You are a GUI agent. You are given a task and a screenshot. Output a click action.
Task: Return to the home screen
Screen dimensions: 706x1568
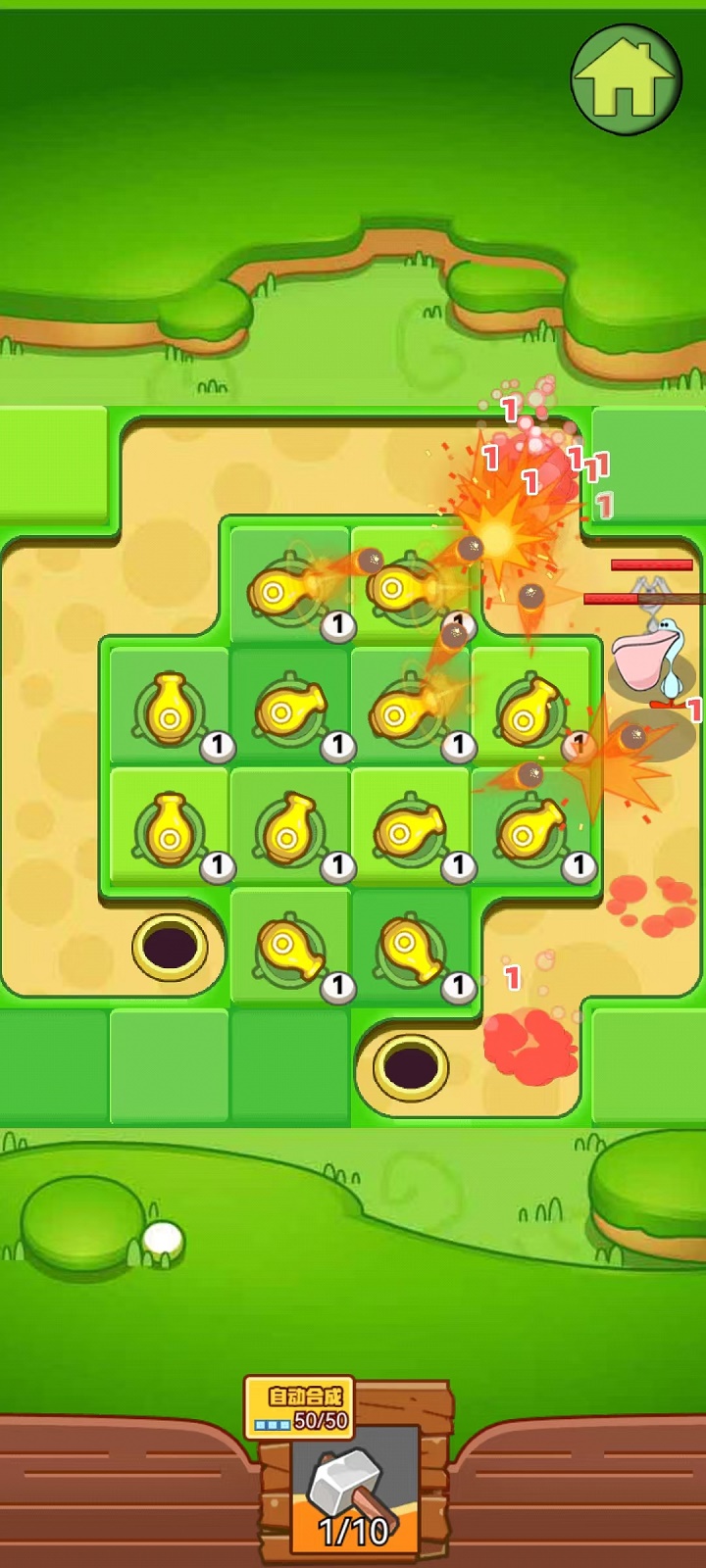pyautogui.click(x=626, y=79)
